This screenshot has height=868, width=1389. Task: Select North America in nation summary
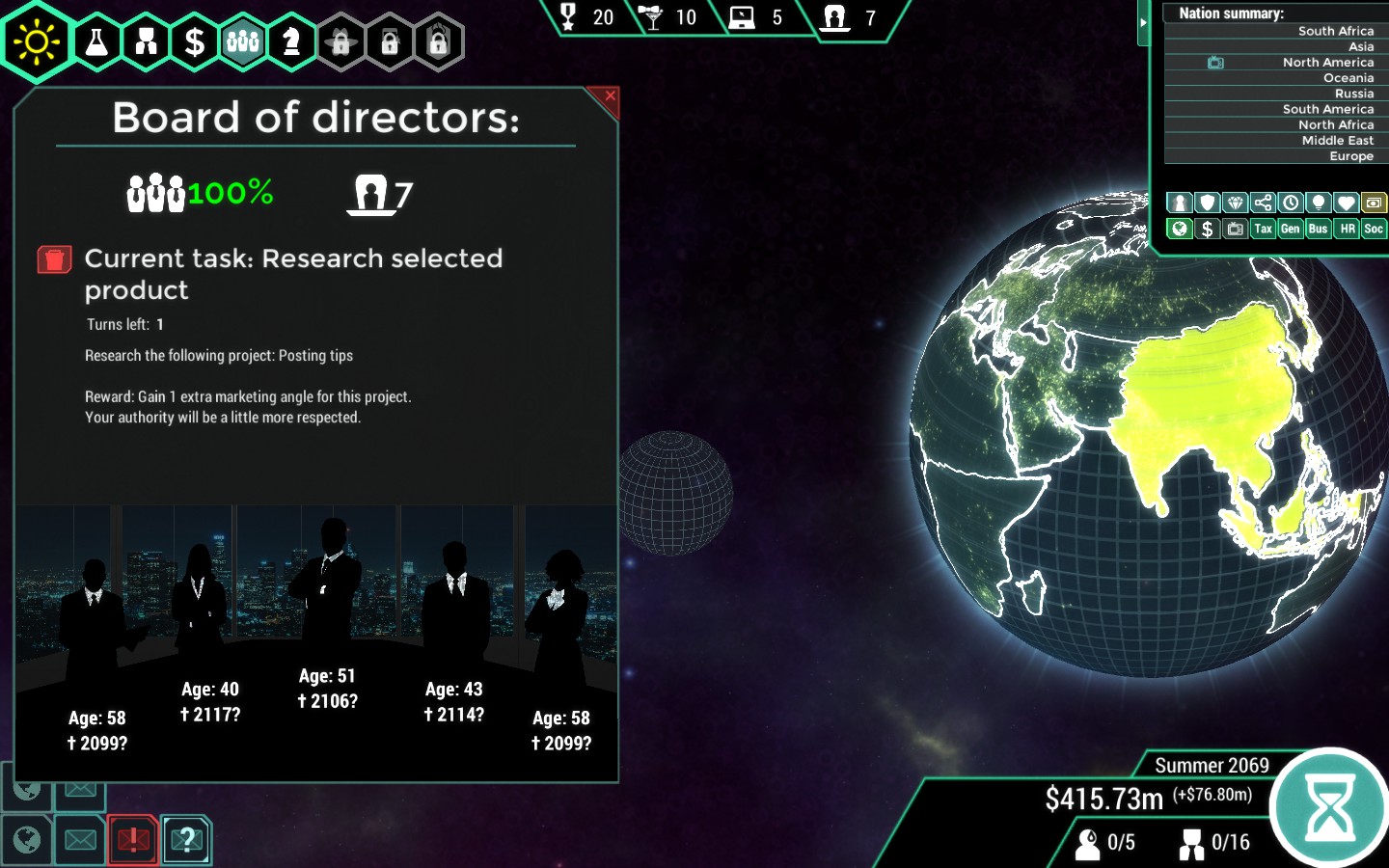(1327, 63)
